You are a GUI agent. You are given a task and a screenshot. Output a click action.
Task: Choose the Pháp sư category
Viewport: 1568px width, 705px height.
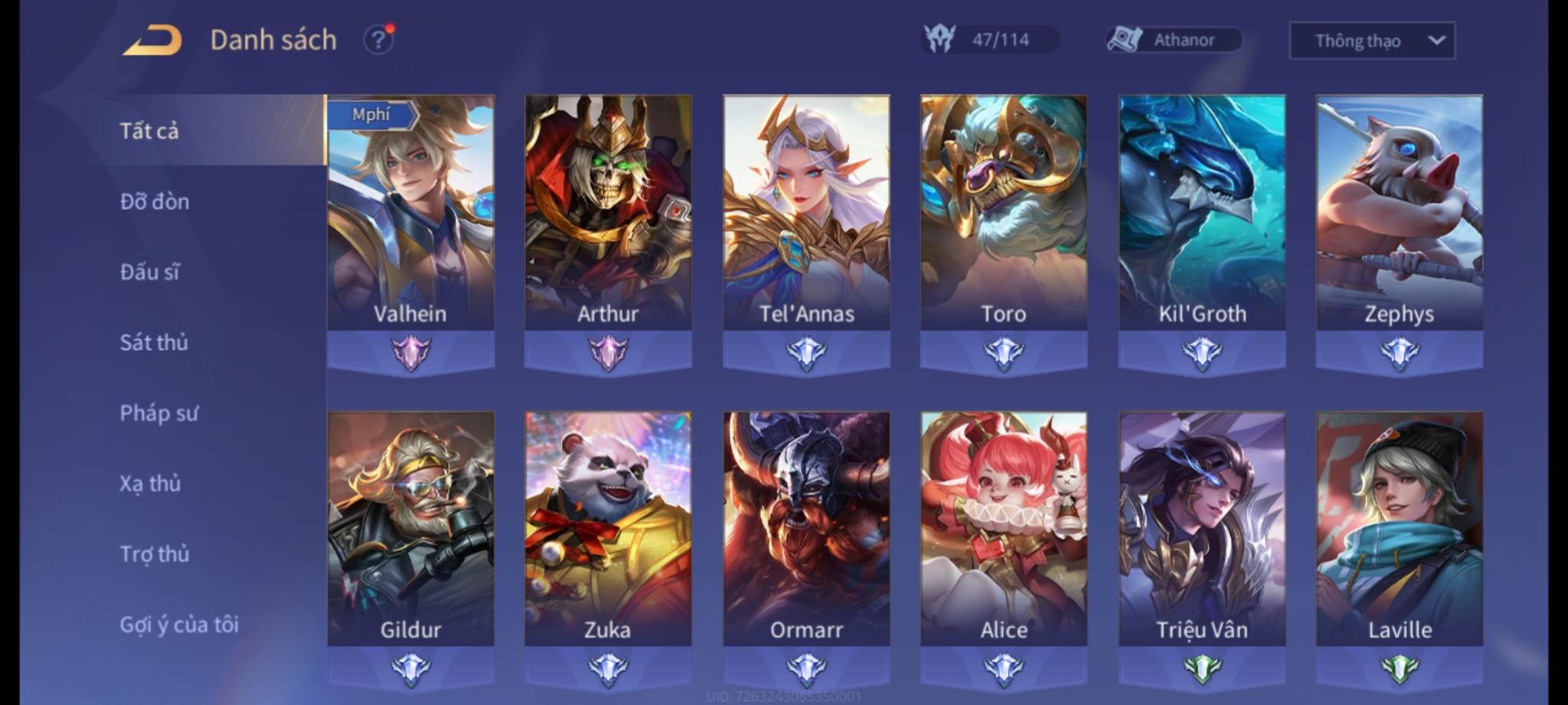[x=158, y=413]
